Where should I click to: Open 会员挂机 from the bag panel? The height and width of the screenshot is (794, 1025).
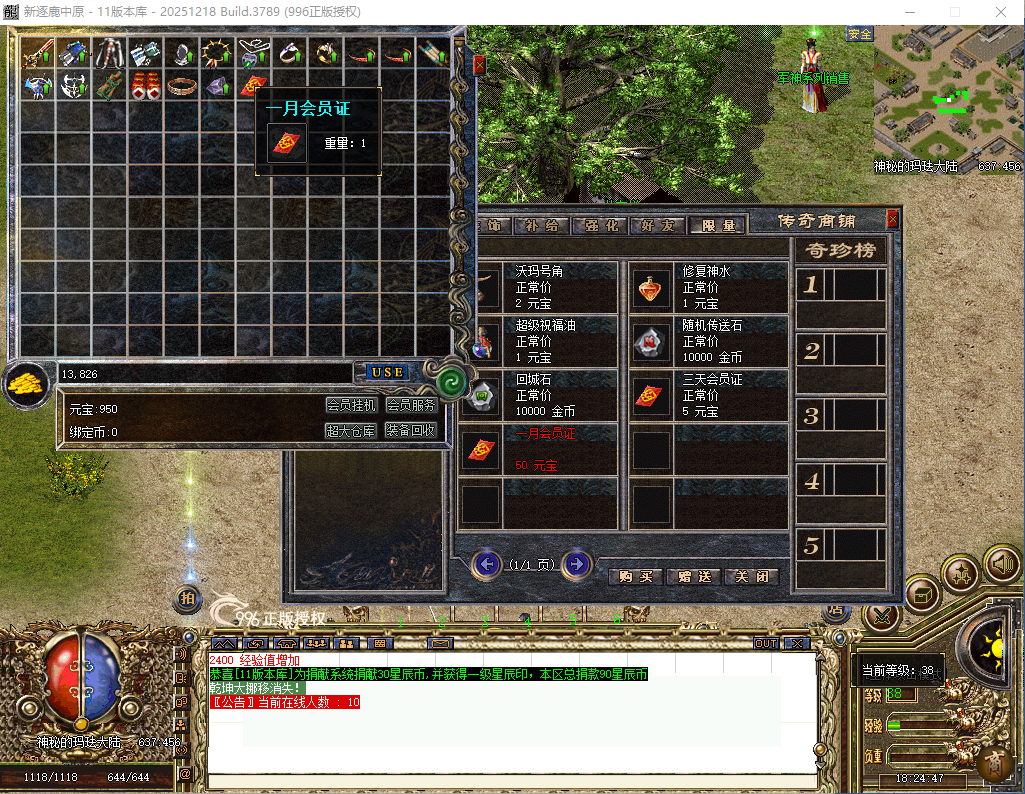click(x=352, y=405)
